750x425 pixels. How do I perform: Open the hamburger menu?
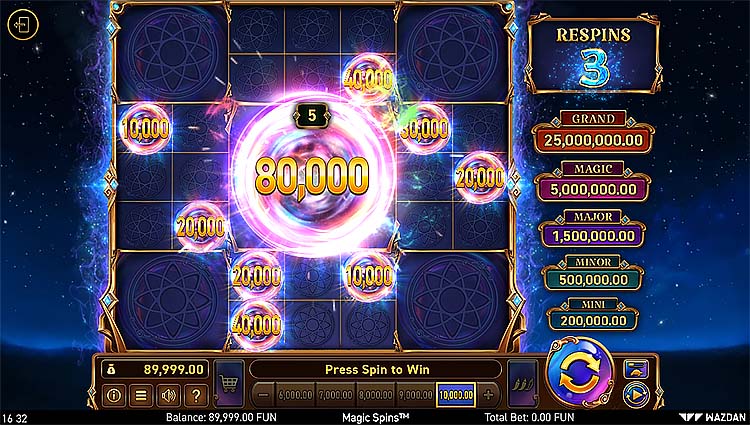coord(141,395)
